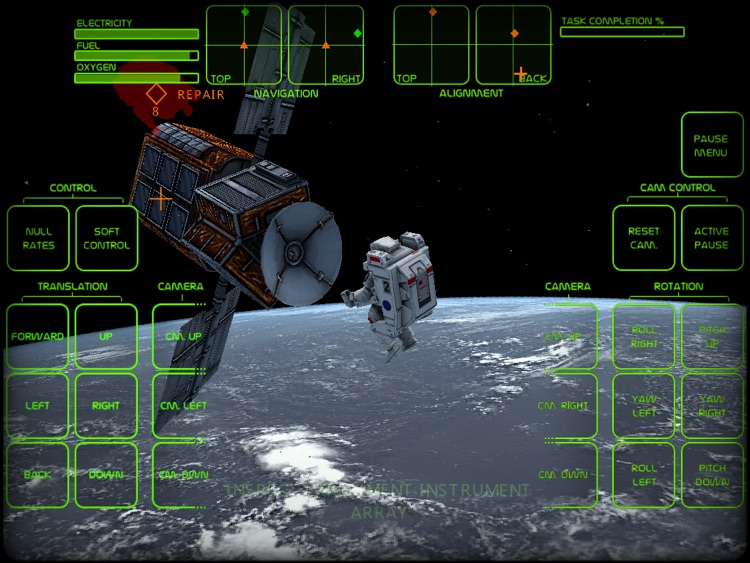This screenshot has width=750, height=563.
Task: Reset the camera with Reset Cam.
Action: [x=643, y=238]
